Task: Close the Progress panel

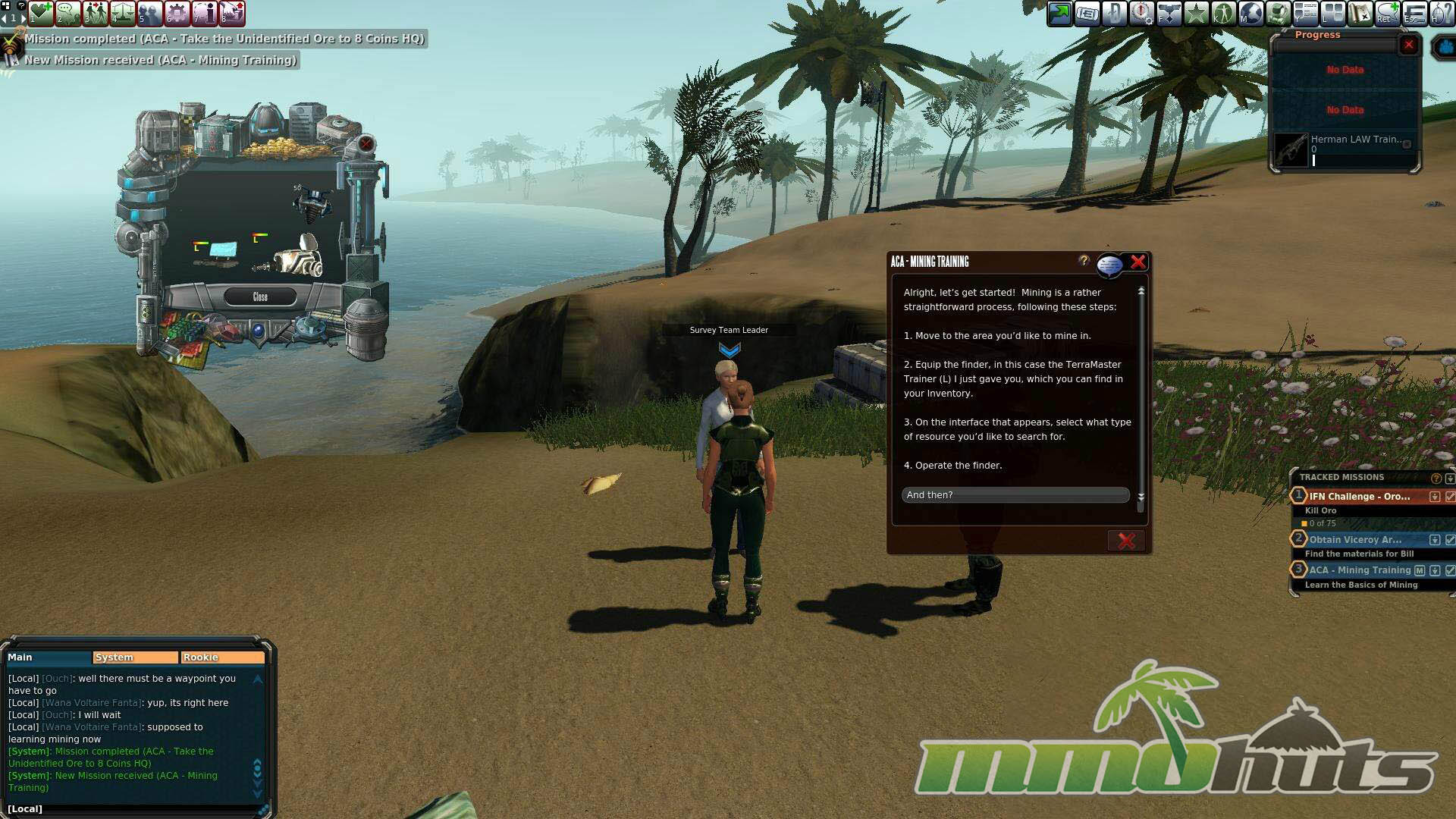Action: [x=1408, y=45]
